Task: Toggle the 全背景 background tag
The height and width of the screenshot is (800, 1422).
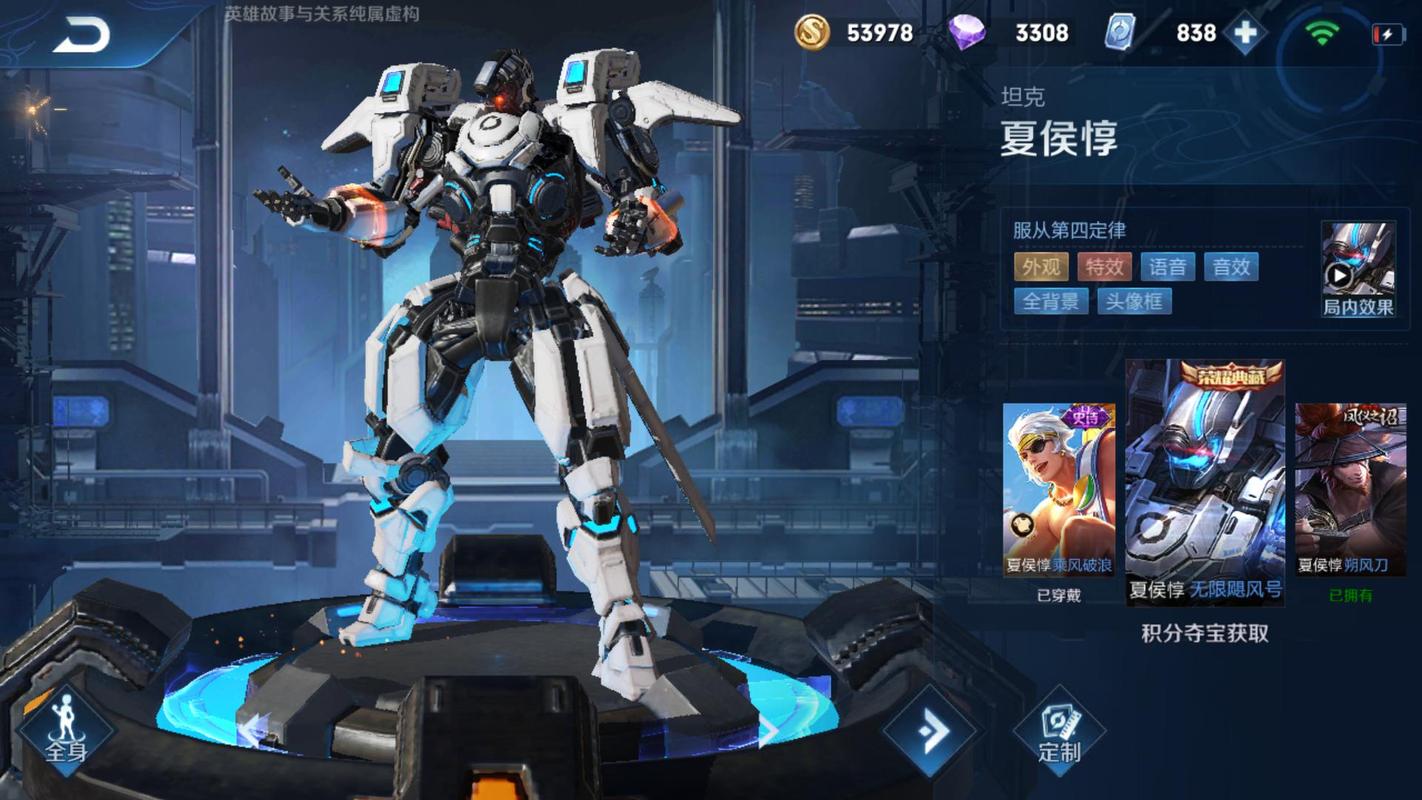Action: (x=1052, y=301)
